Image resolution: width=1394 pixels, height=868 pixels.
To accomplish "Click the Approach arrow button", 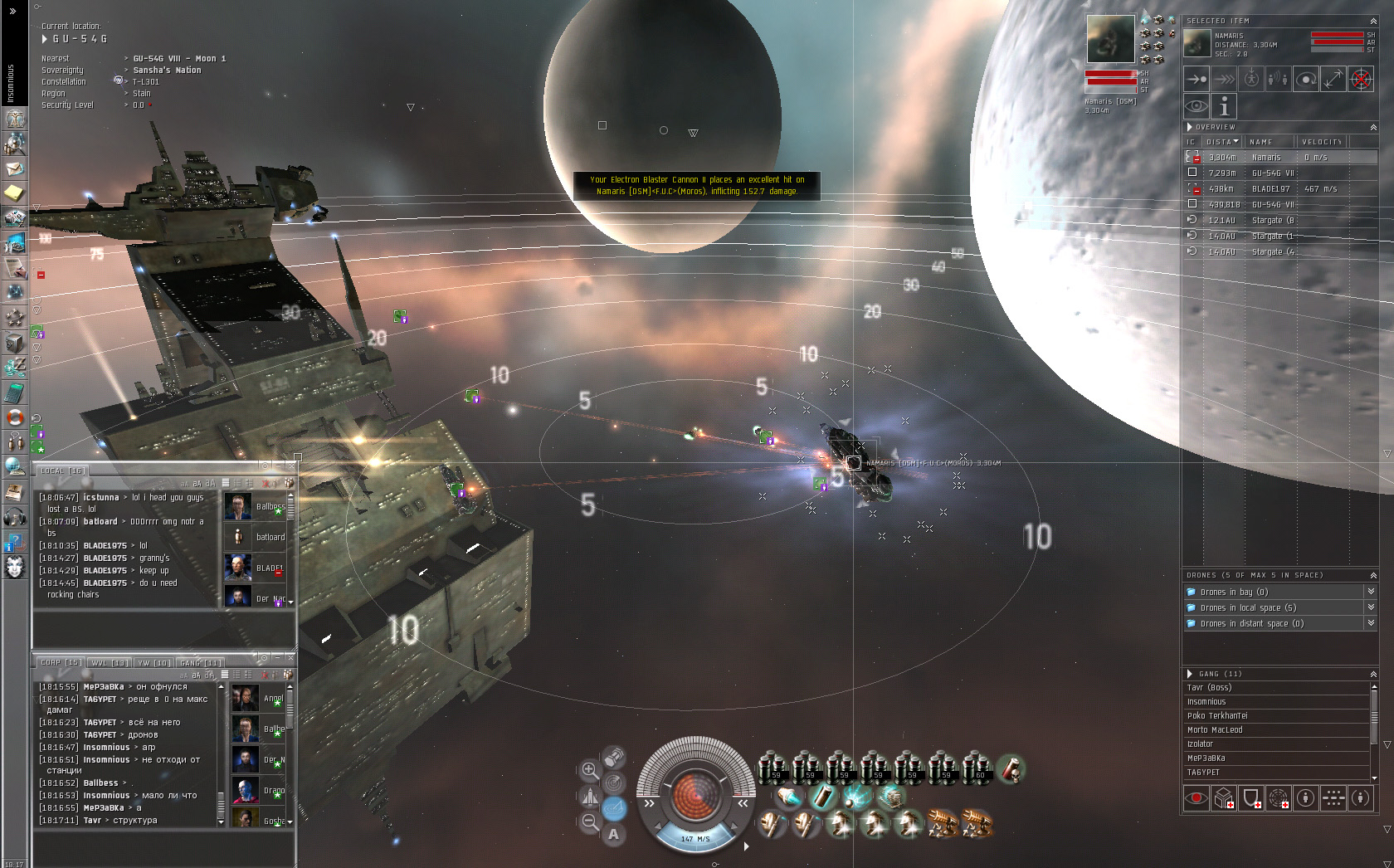I will (1196, 80).
